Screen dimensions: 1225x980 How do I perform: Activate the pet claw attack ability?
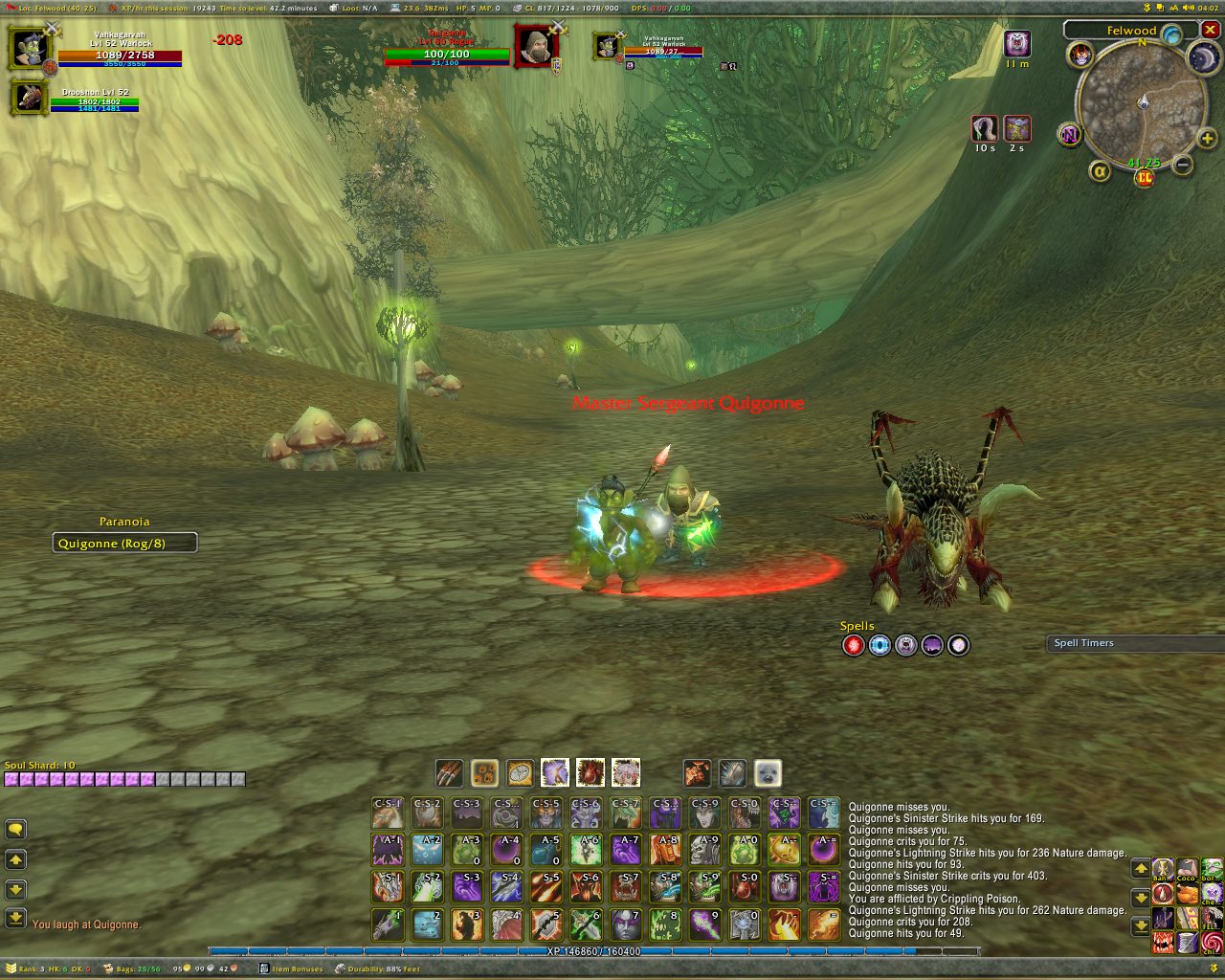click(449, 772)
